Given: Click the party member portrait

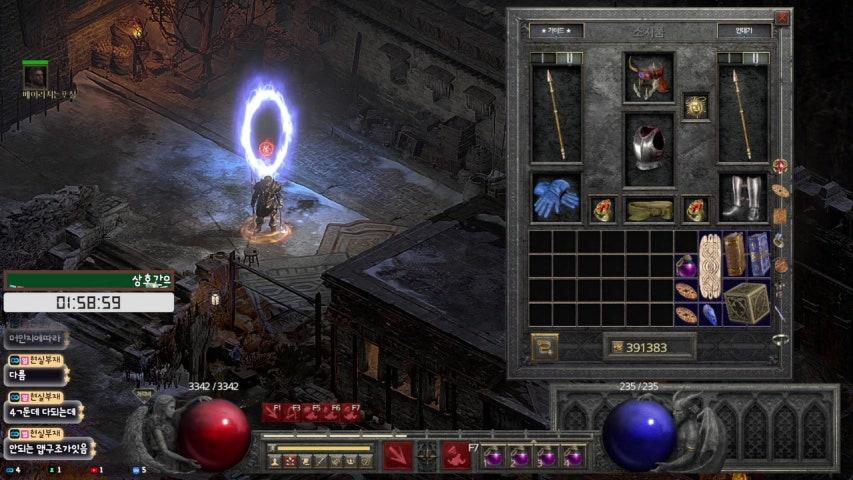Looking at the screenshot, I should [36, 76].
